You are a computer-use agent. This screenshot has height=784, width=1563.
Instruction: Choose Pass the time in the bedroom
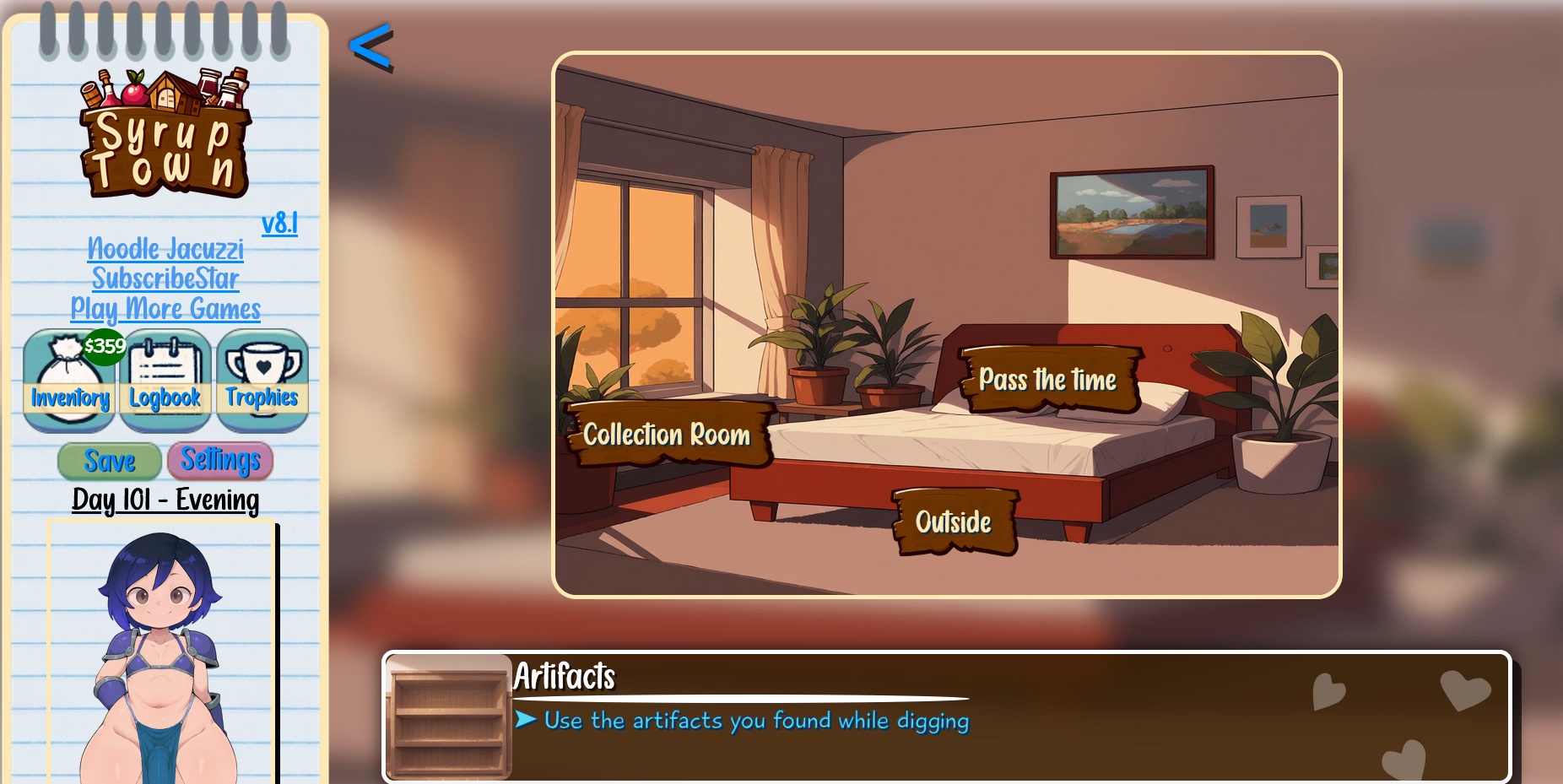(1047, 381)
